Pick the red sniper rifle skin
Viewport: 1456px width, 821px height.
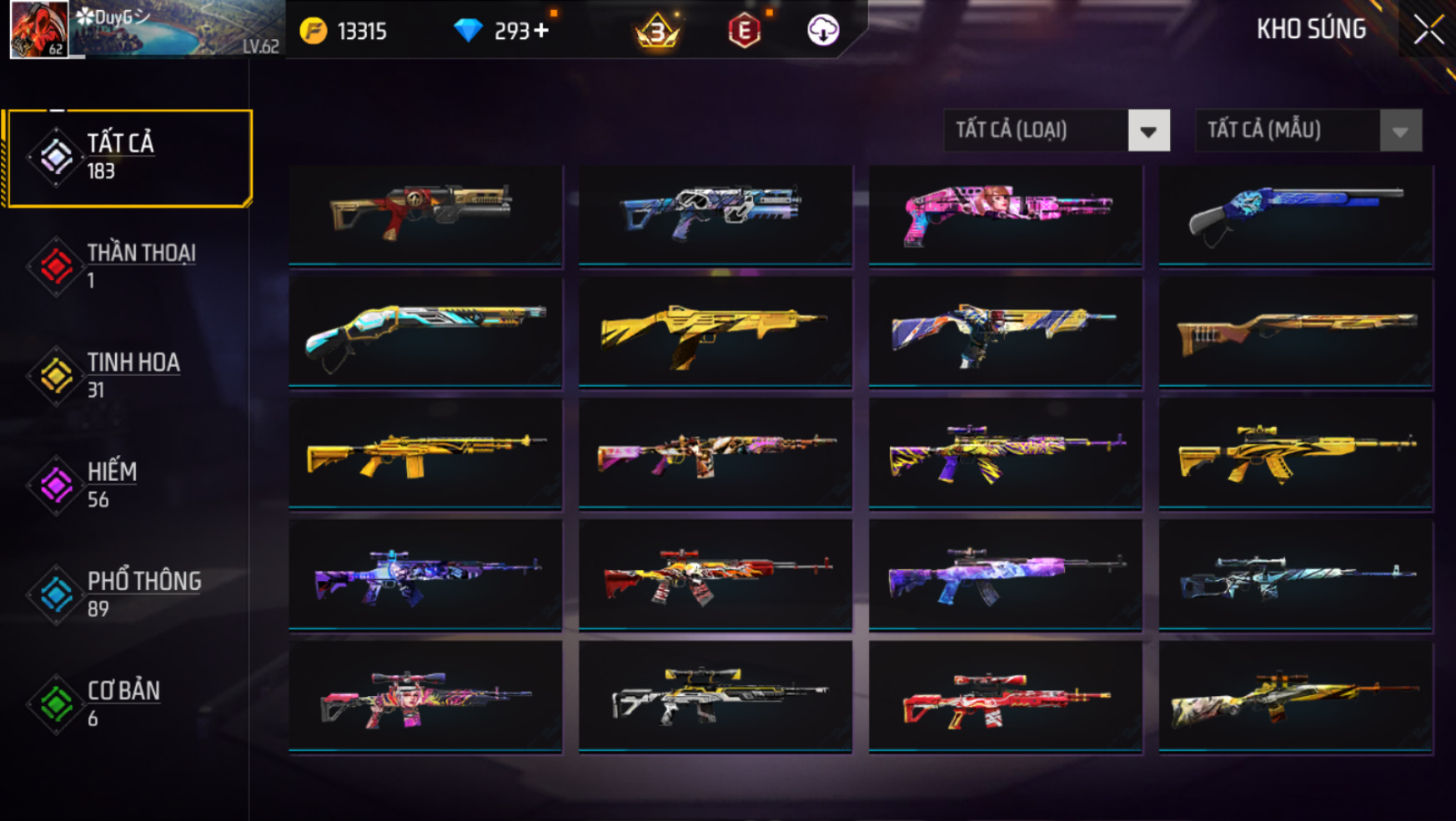[1005, 698]
